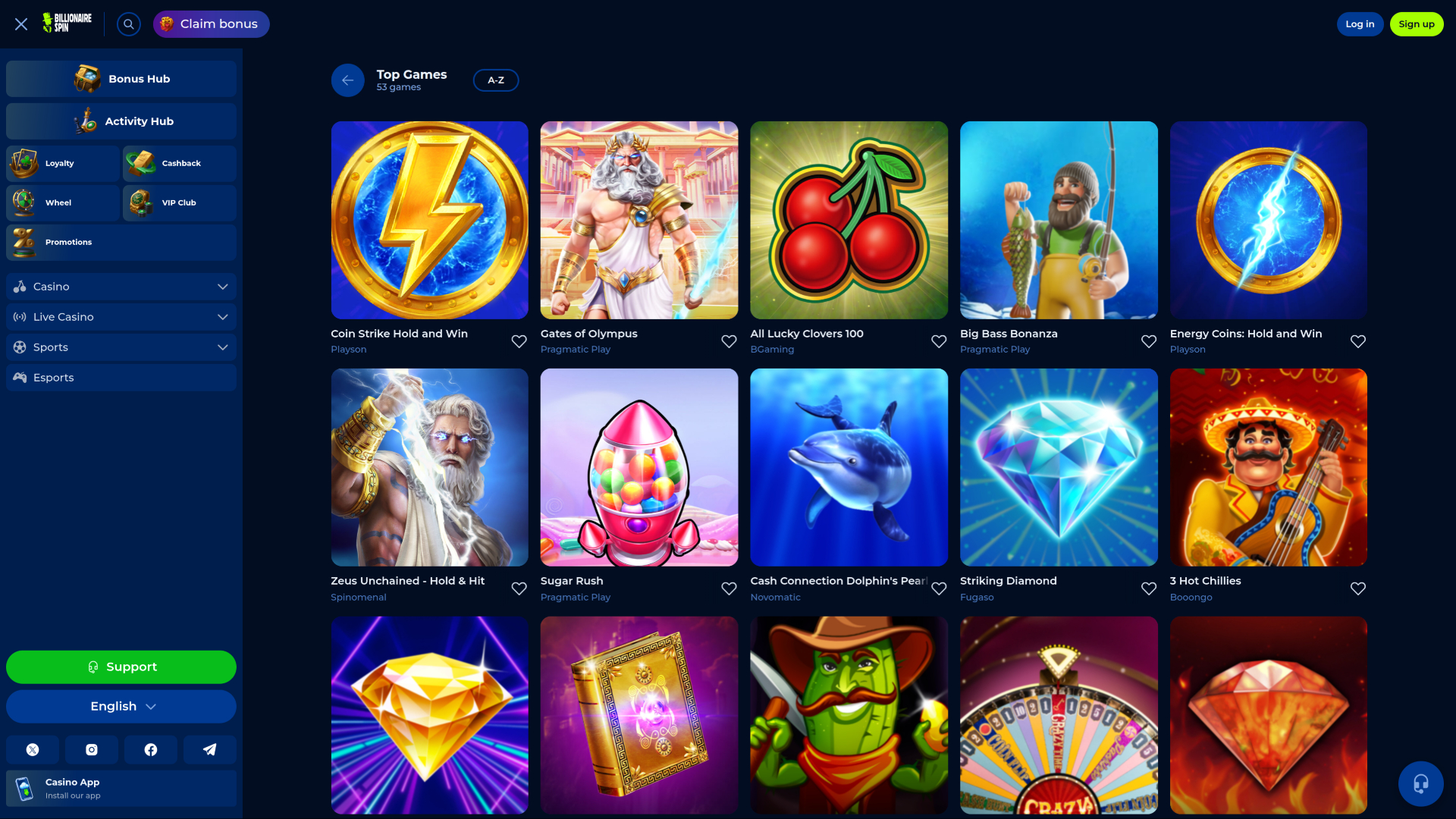Favorite the Sugar Rush game
The image size is (1456, 819).
pos(729,588)
